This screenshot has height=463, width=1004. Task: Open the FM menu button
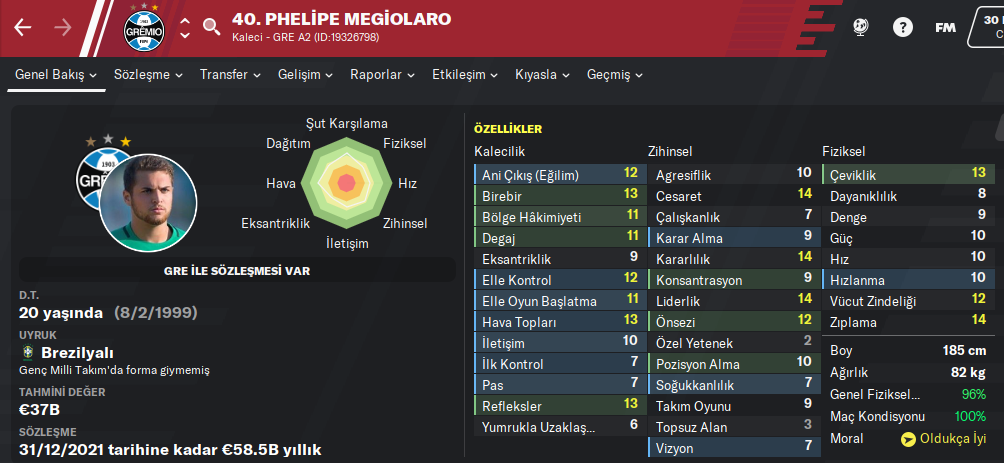tap(945, 27)
